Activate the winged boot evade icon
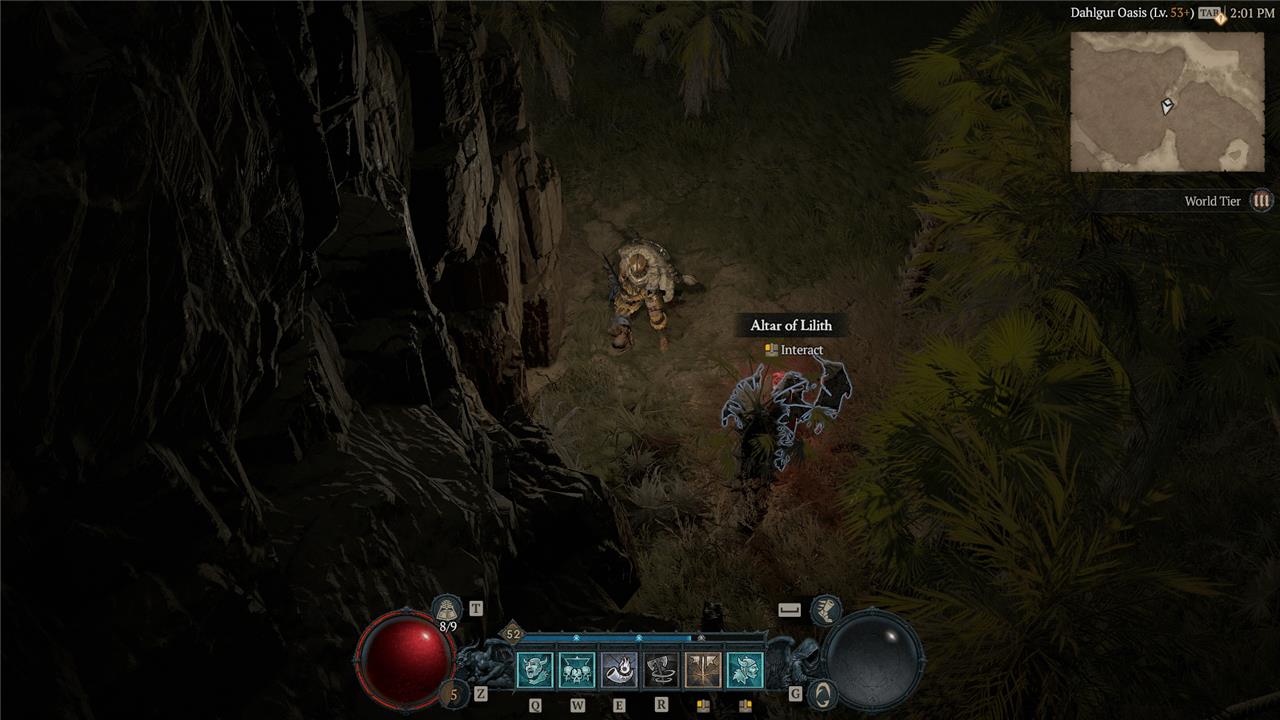Image resolution: width=1280 pixels, height=720 pixels. pyautogui.click(x=825, y=608)
